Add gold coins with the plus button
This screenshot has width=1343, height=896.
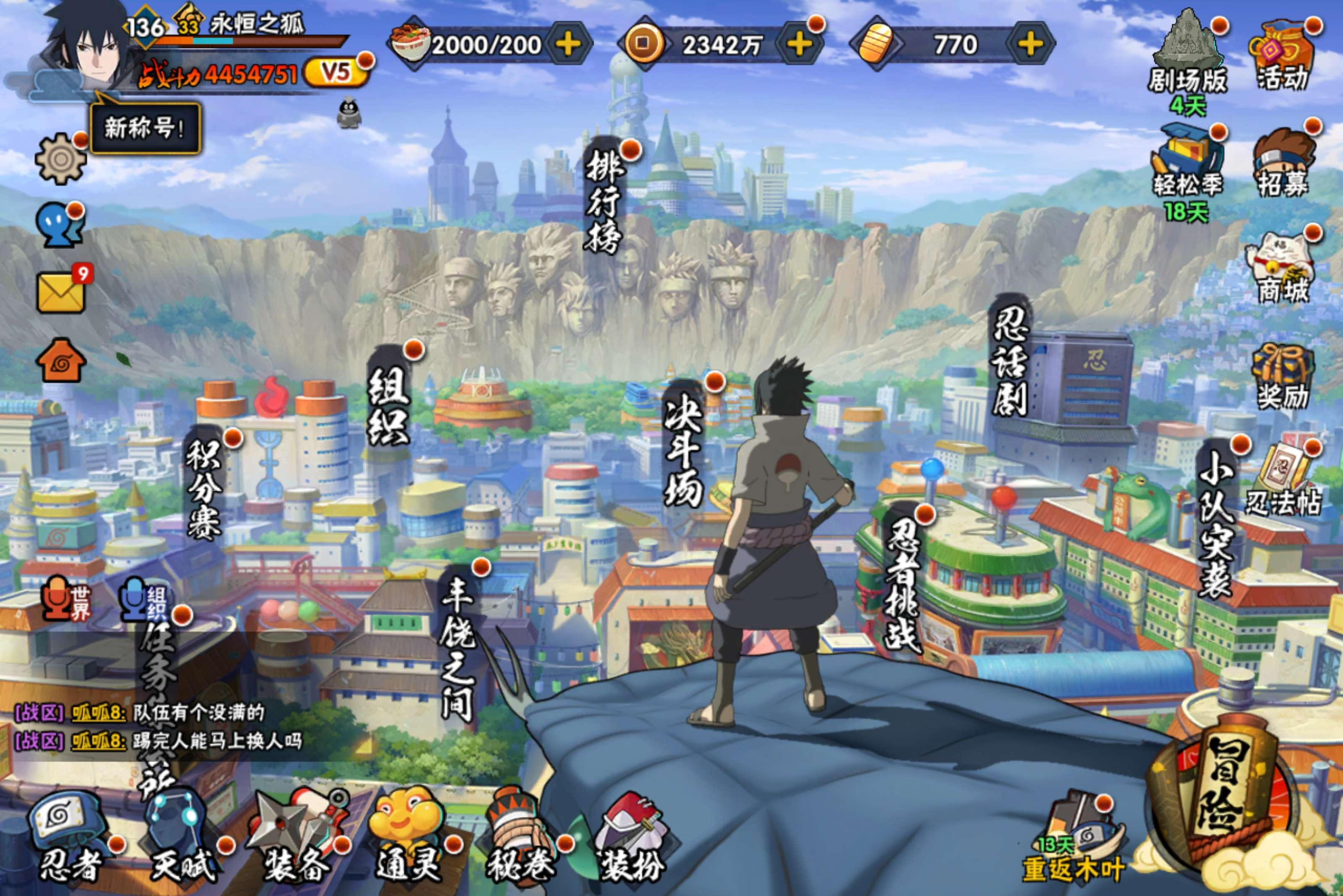click(799, 44)
